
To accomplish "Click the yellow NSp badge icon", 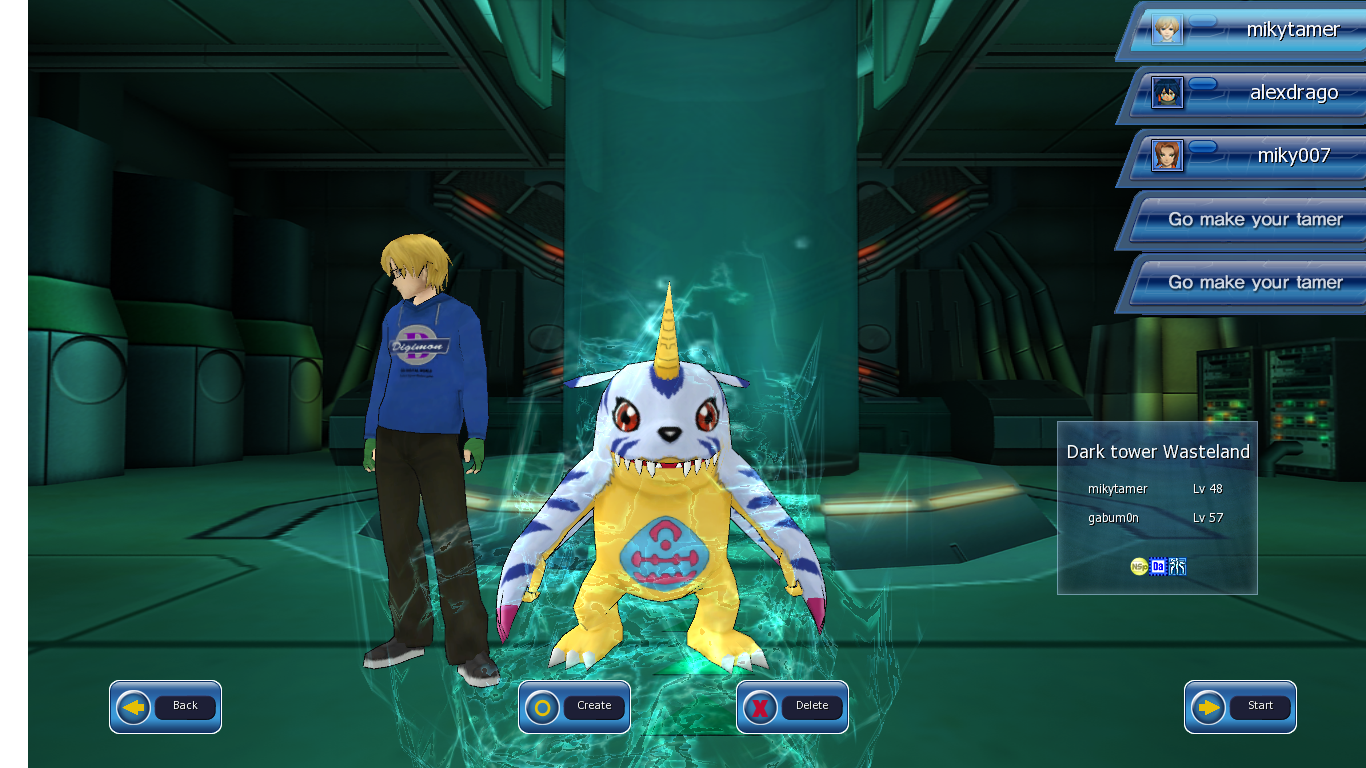I will click(x=1139, y=566).
